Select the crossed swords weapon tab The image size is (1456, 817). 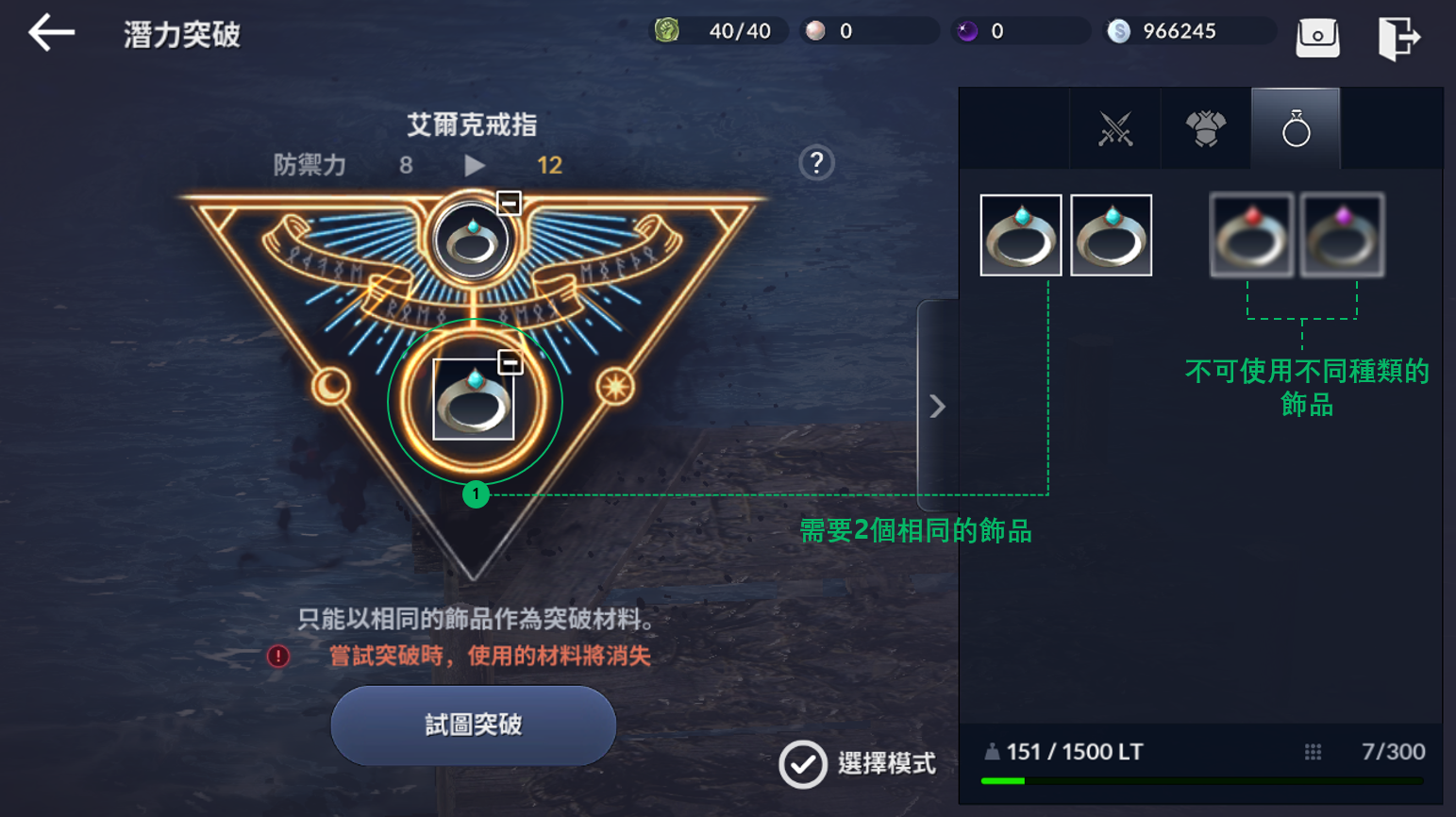click(x=1113, y=129)
